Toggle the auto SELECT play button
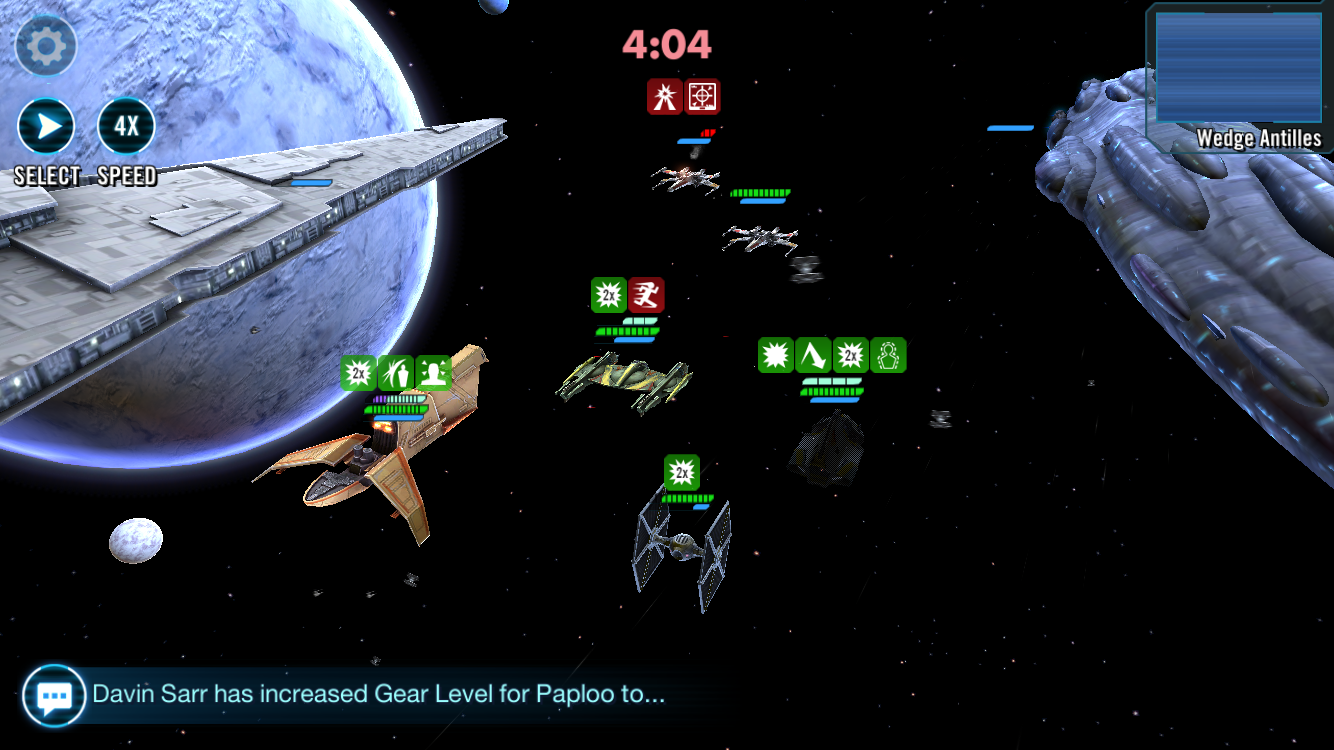This screenshot has height=750, width=1334. coord(46,127)
